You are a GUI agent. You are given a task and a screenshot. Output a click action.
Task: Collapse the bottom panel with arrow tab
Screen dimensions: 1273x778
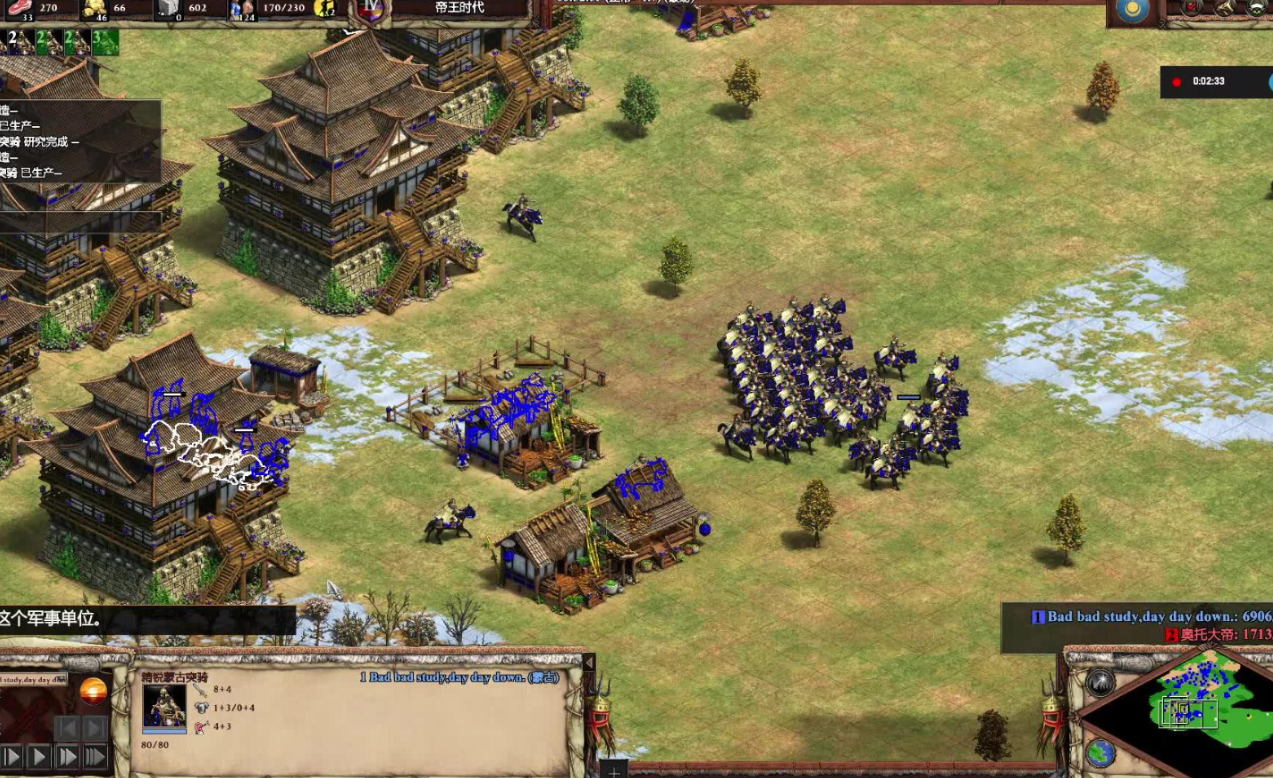(589, 664)
